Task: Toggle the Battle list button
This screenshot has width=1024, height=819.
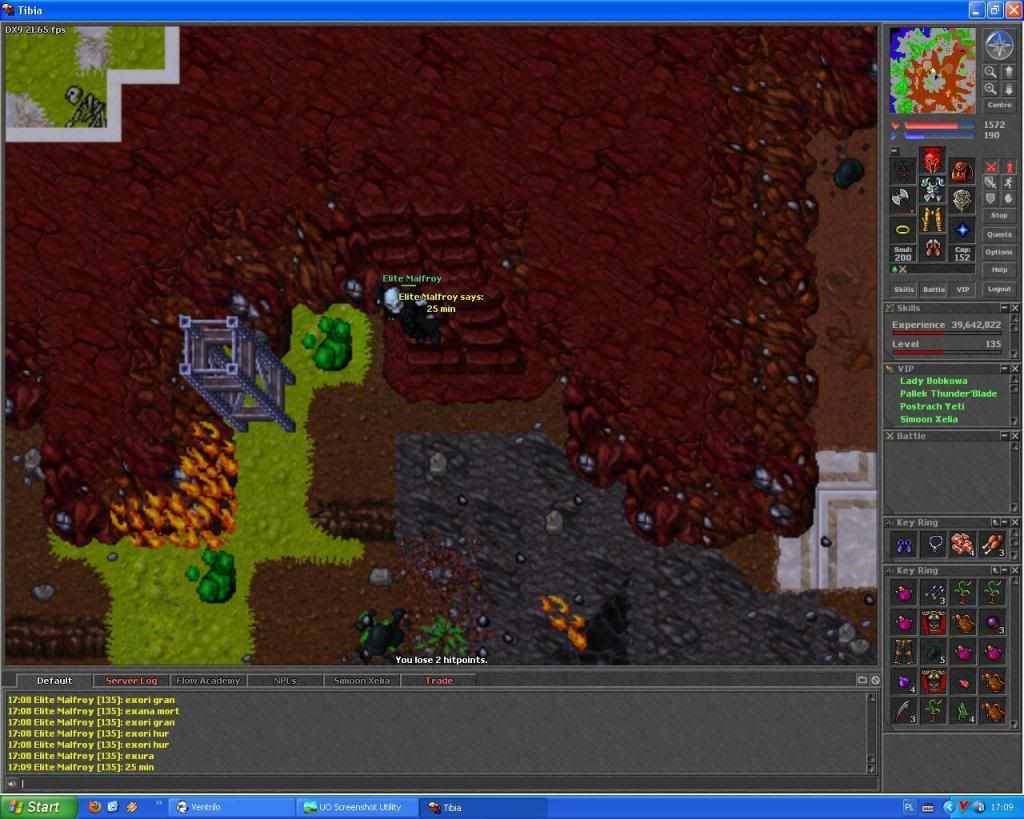Action: click(933, 289)
